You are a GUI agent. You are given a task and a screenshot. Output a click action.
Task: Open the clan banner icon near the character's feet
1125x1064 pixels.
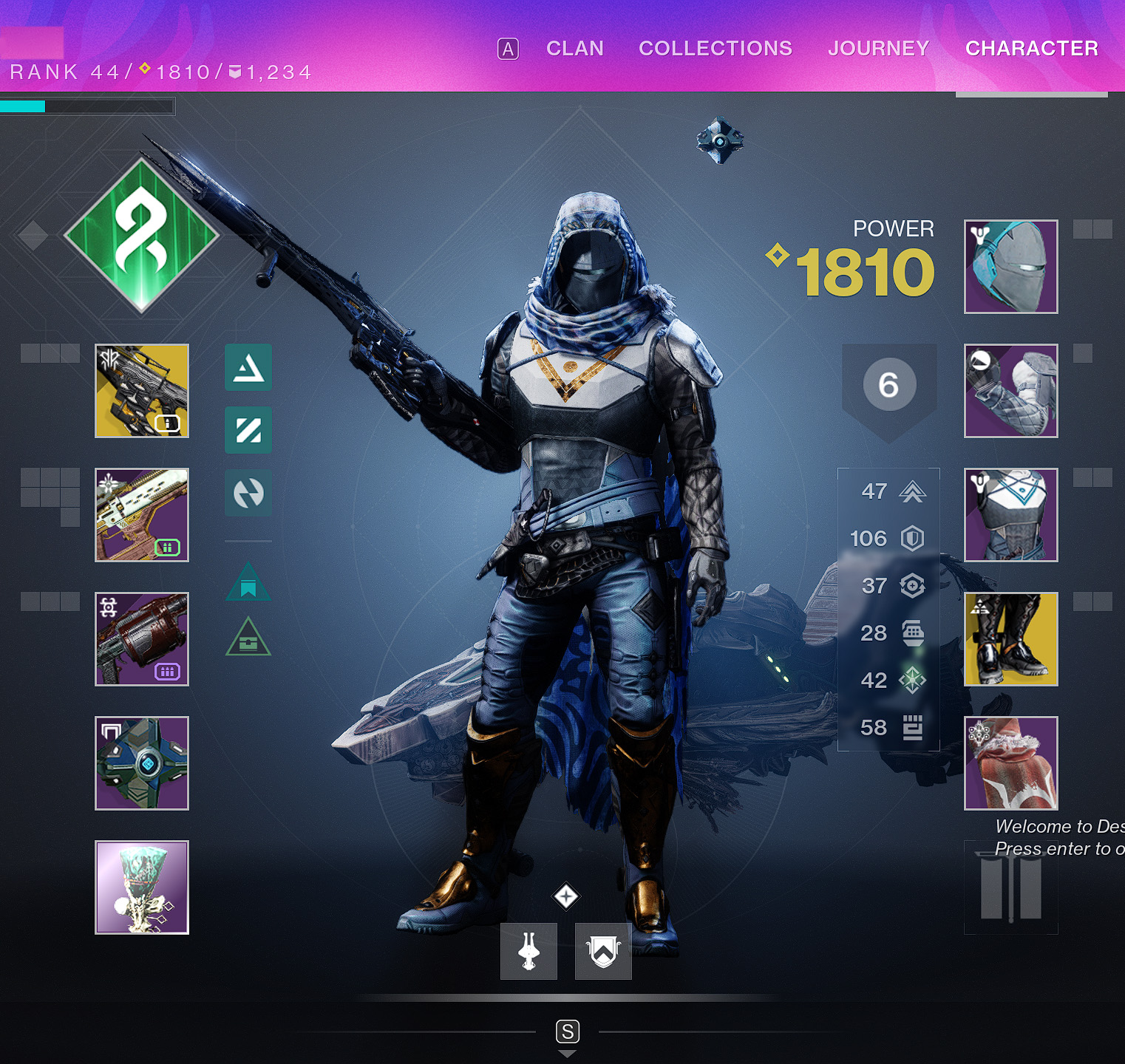(x=603, y=951)
